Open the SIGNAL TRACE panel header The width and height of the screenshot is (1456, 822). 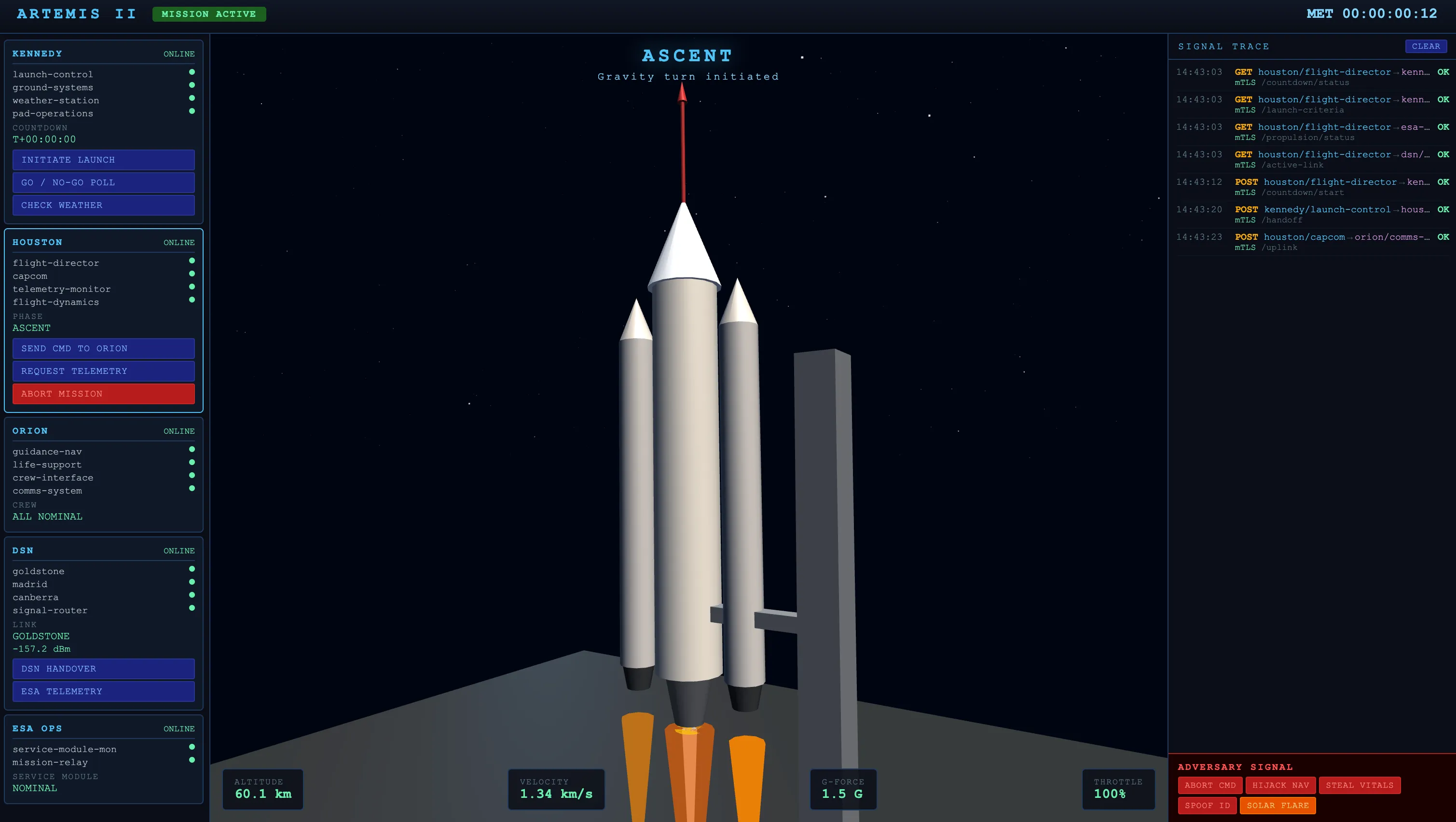1223,46
